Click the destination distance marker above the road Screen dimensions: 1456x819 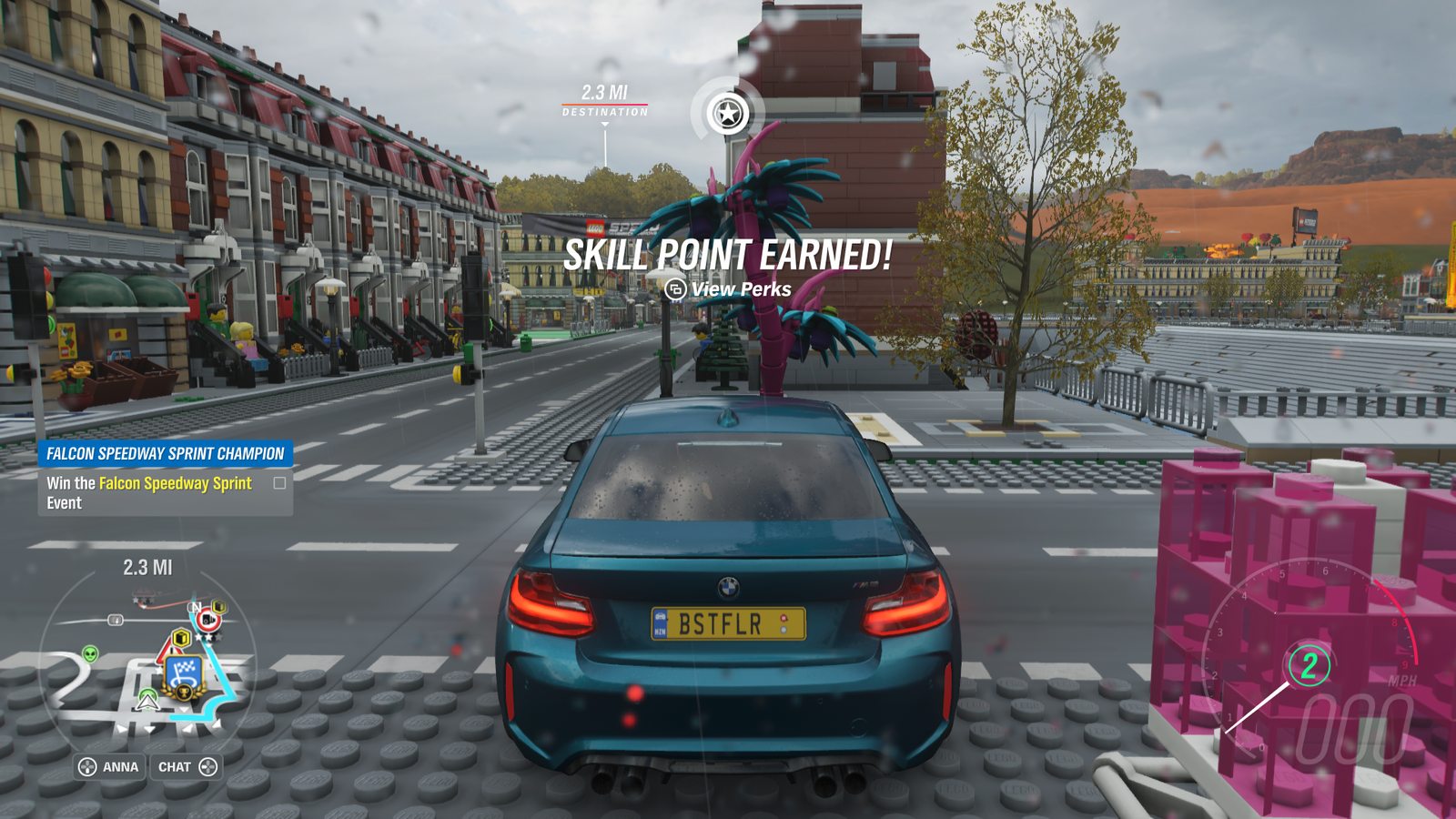click(x=605, y=100)
